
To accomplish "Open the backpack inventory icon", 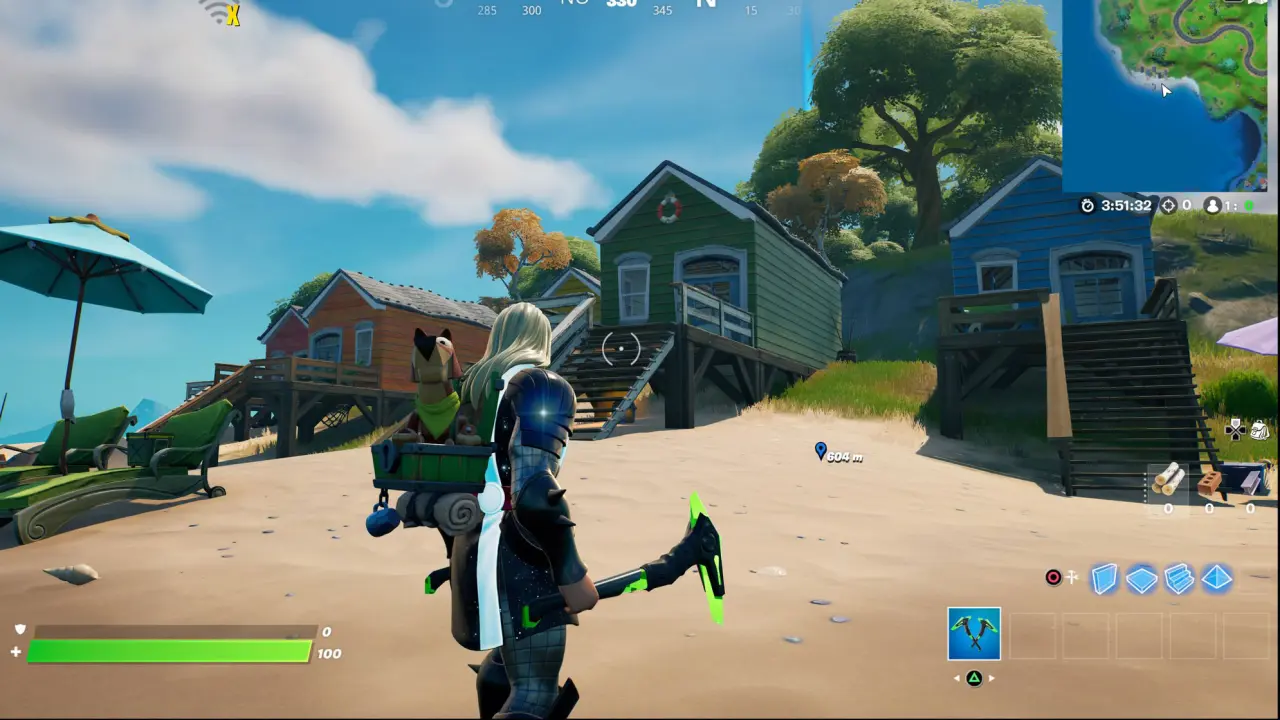I will (1259, 429).
